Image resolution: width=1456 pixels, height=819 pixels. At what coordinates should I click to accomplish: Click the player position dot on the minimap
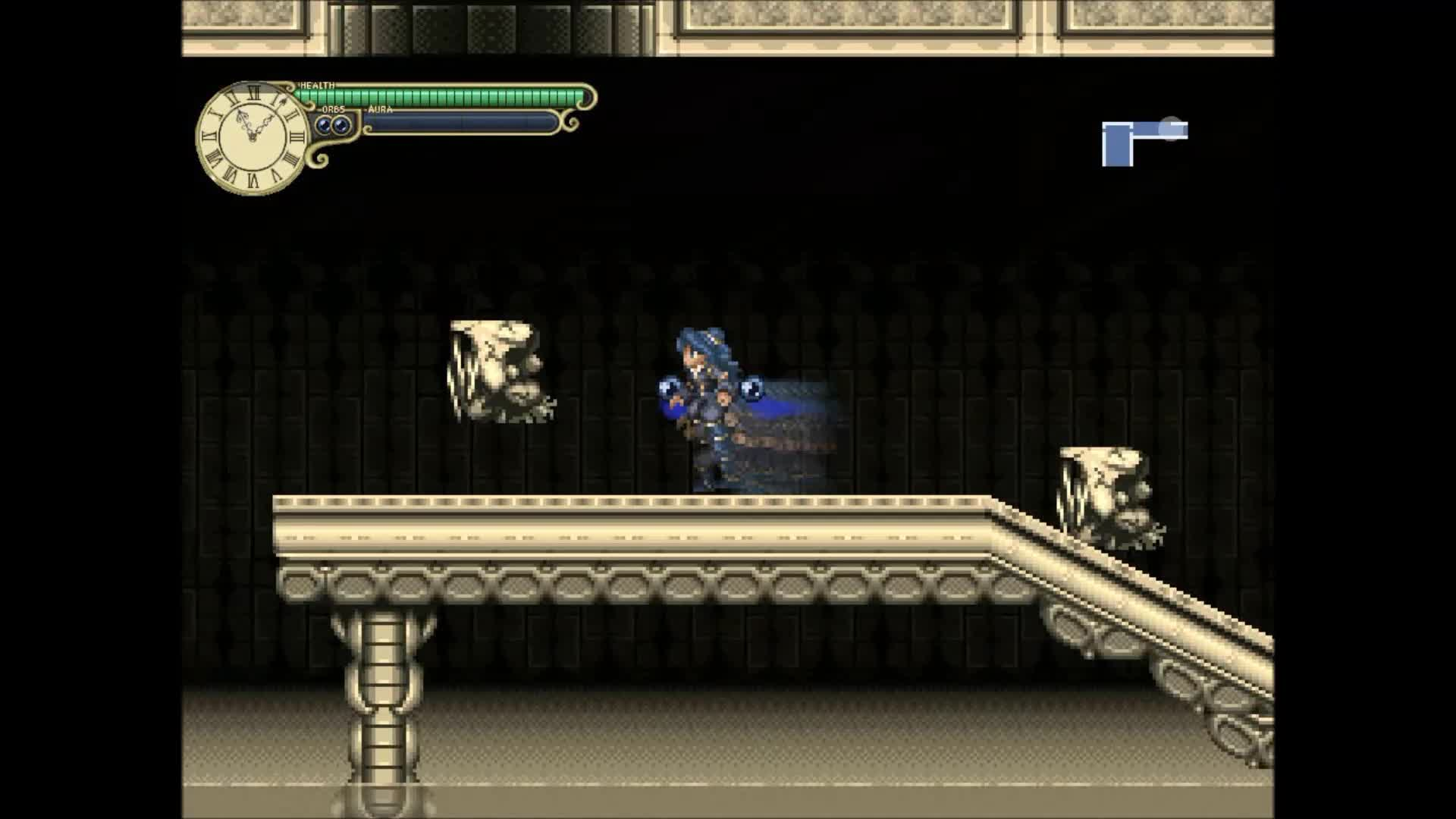[1170, 127]
